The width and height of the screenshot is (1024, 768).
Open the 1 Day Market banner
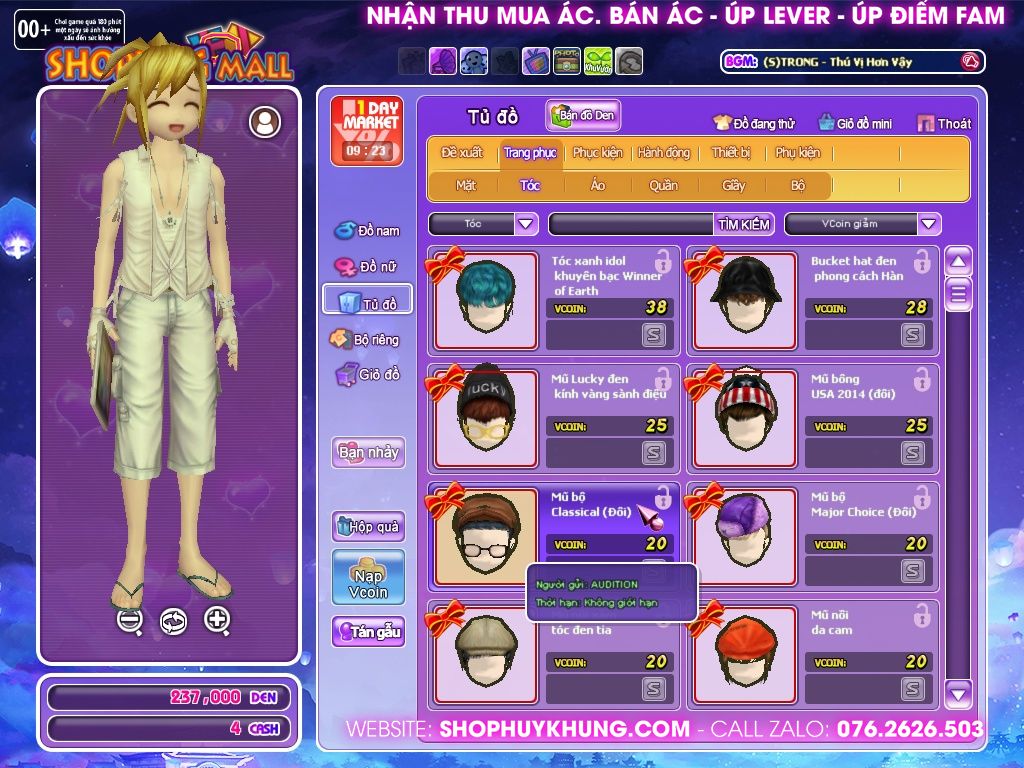(x=366, y=131)
